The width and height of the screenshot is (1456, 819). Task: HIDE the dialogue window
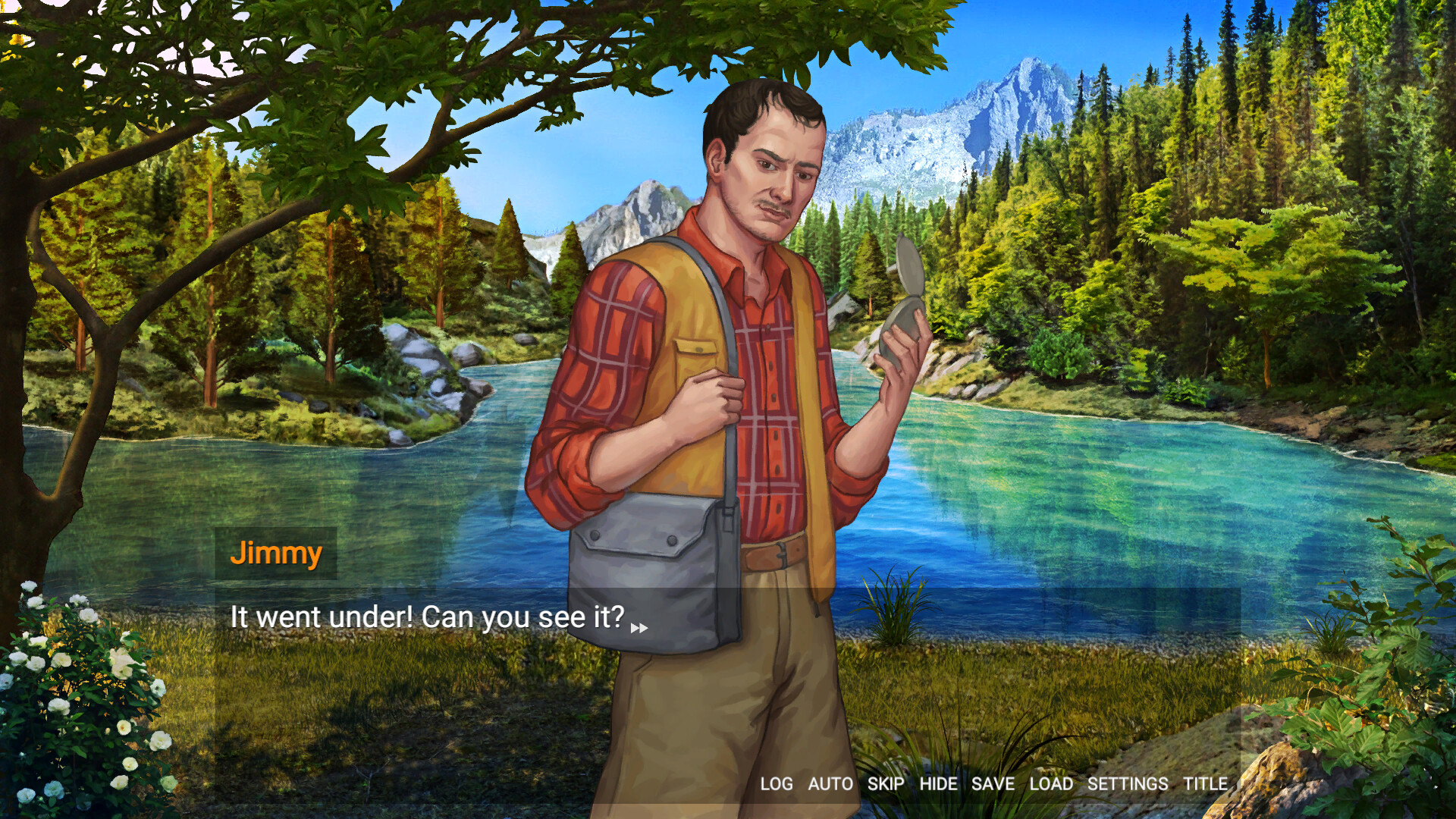939,785
